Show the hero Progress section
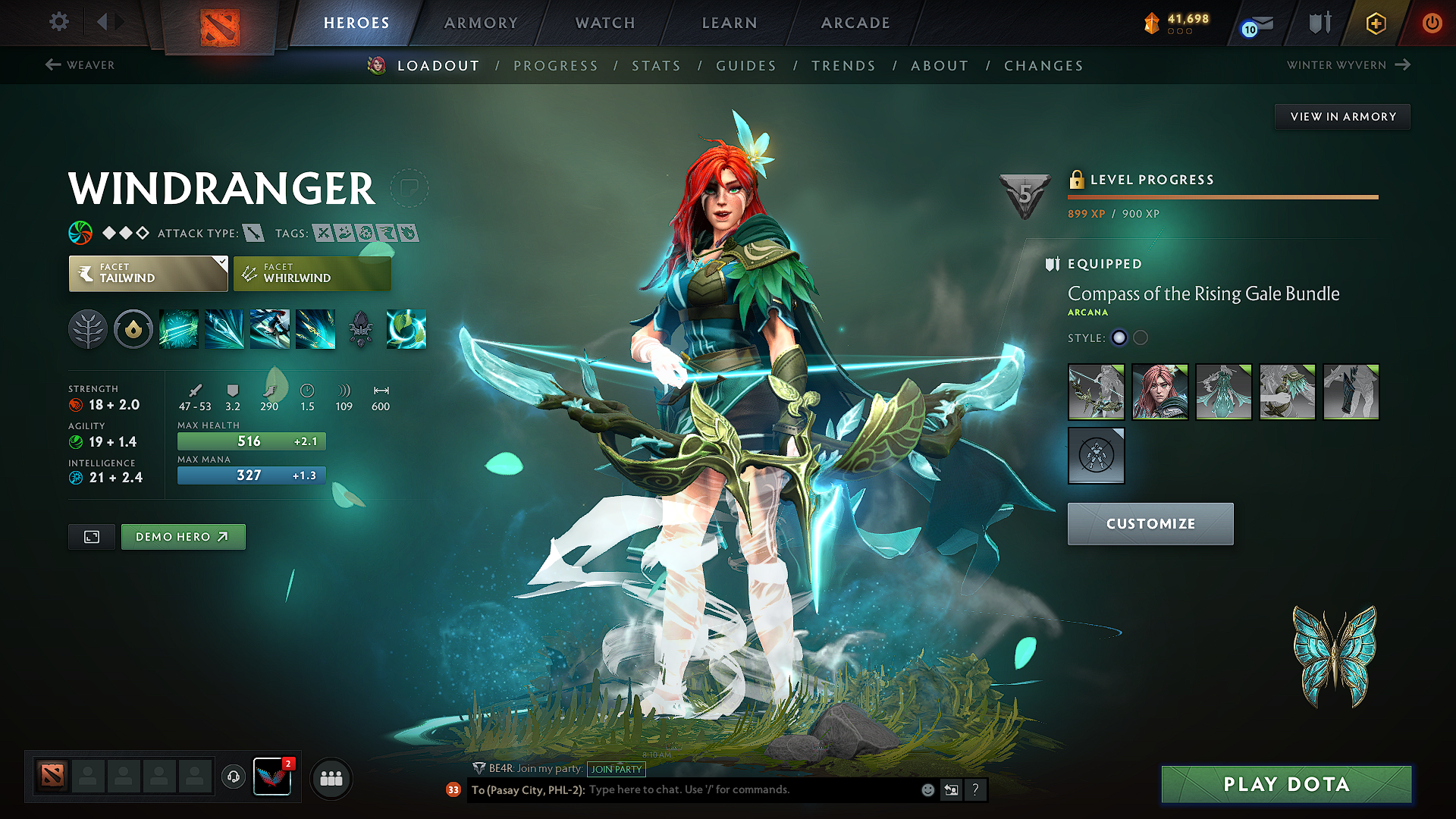 pos(556,66)
